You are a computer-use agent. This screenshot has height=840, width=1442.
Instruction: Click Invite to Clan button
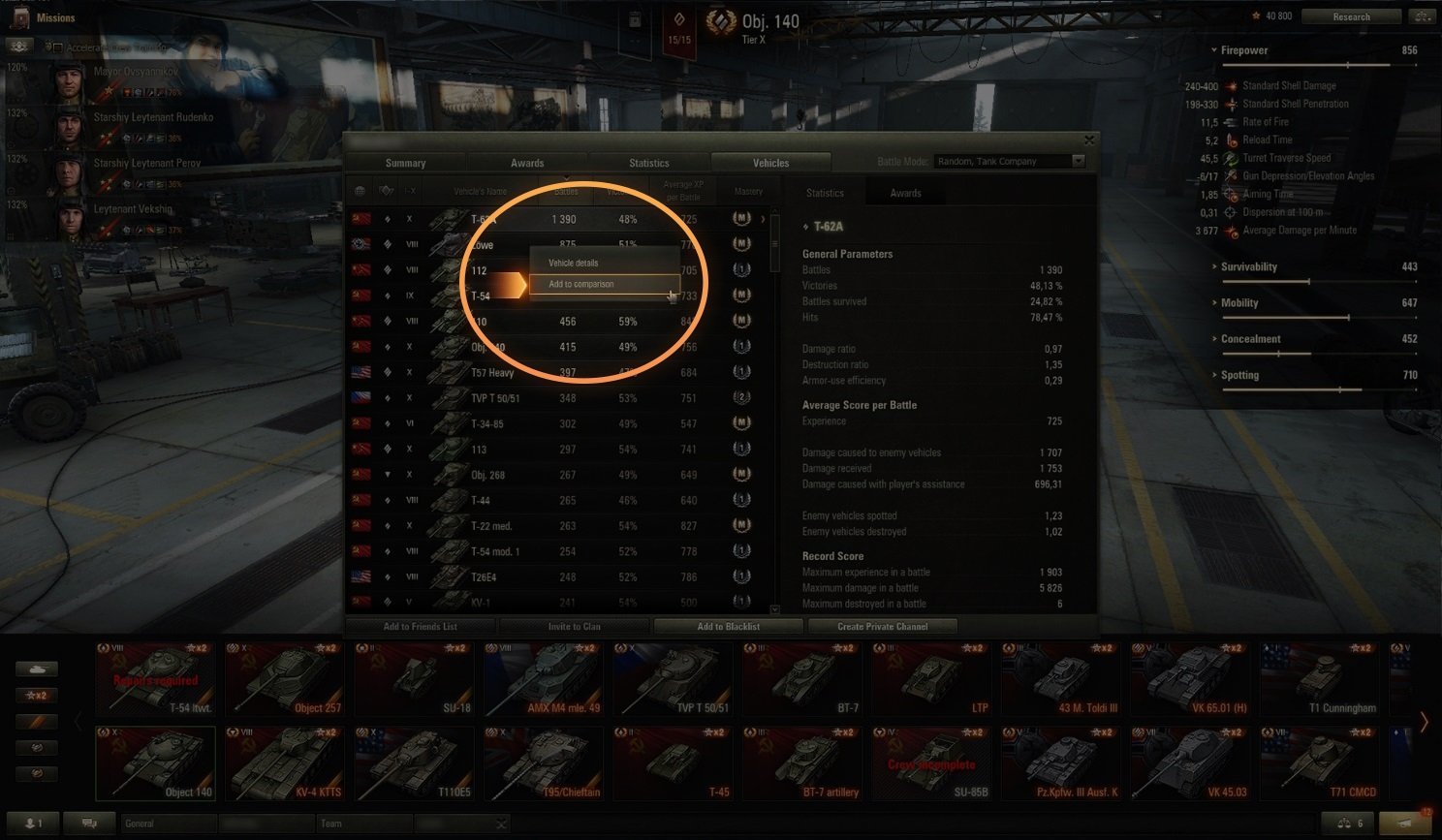click(x=574, y=627)
